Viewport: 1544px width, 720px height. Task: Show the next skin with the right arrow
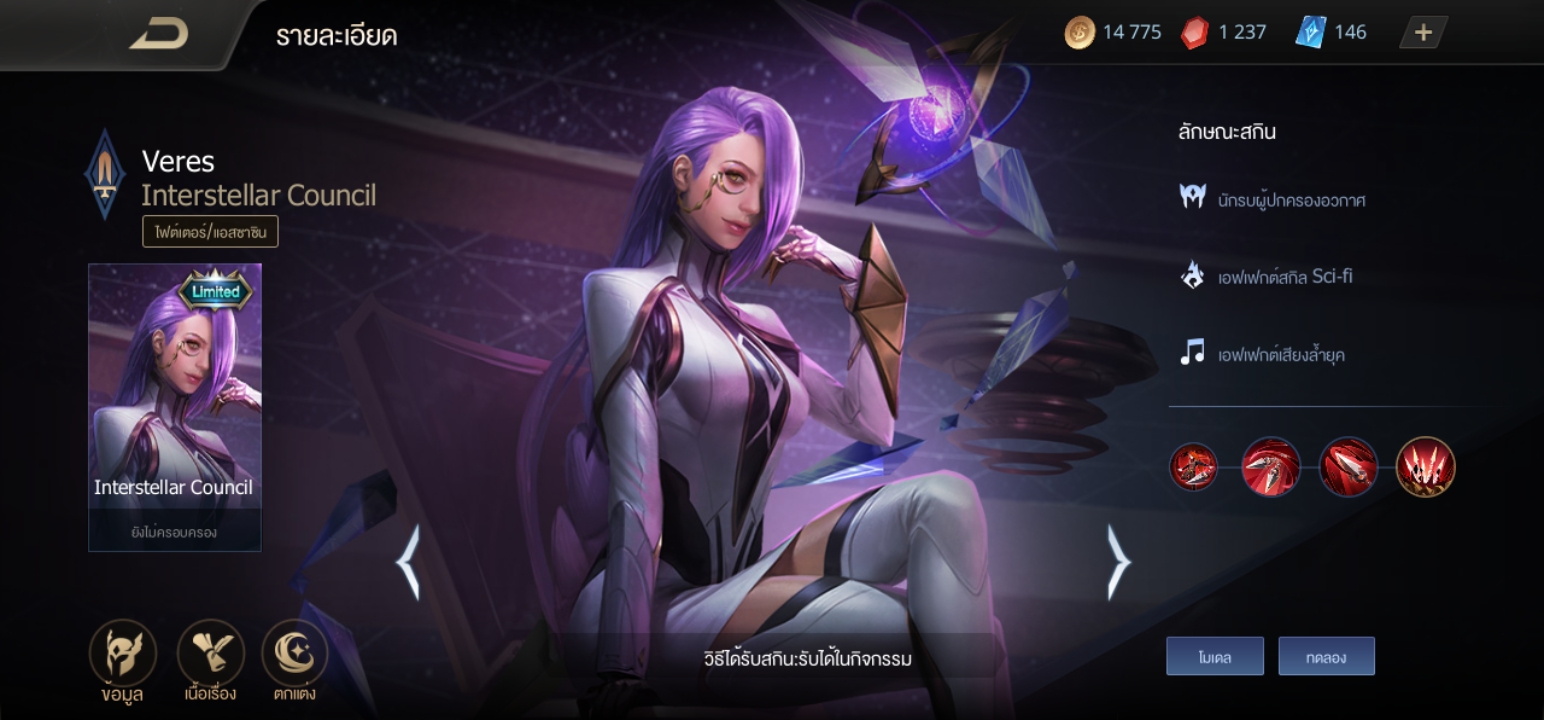pos(1118,563)
